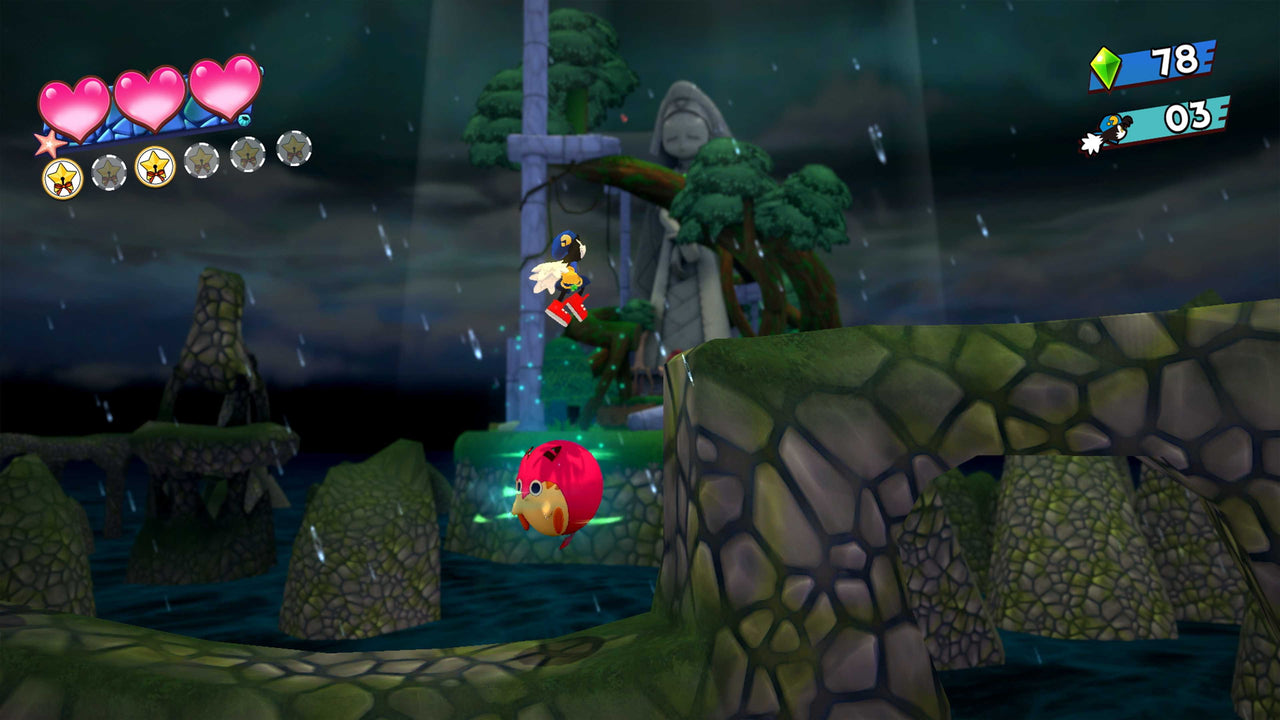Viewport: 1280px width, 720px height.
Task: Expand the dream stone counter showing 78
Action: pos(1168,63)
